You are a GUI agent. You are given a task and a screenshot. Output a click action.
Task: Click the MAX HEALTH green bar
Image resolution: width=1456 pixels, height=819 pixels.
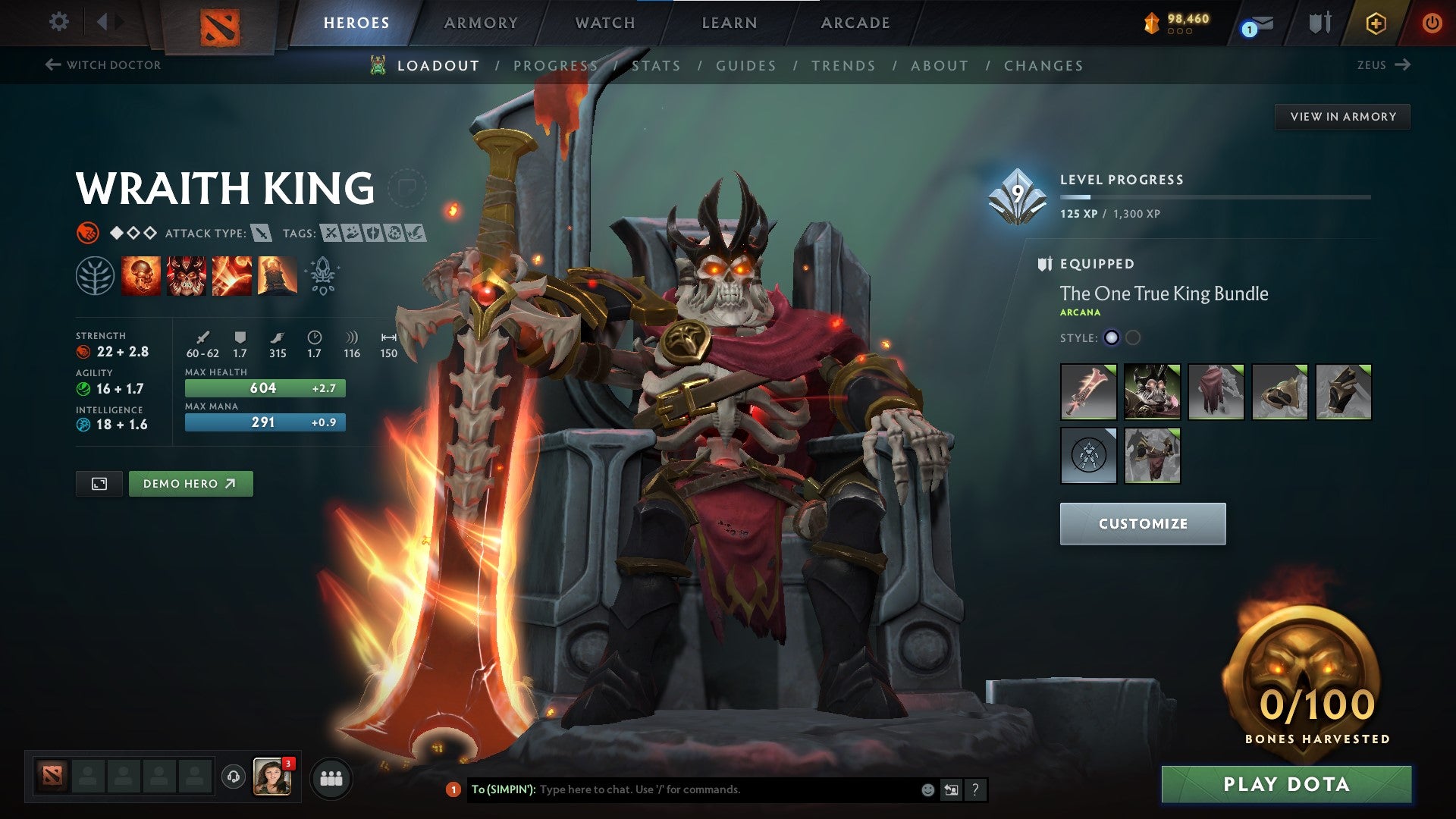coord(264,388)
